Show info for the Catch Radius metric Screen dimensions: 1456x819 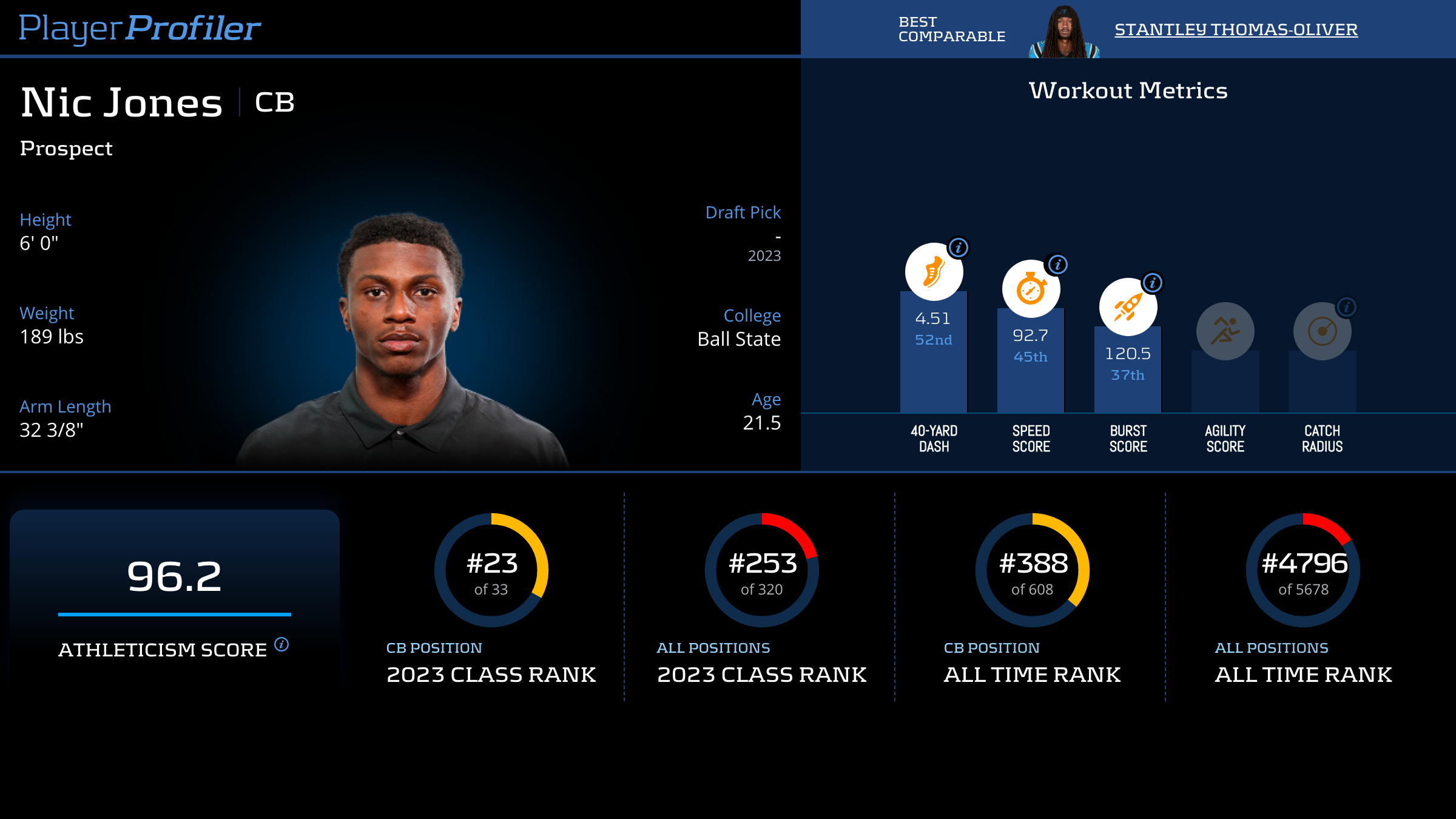[x=1346, y=307]
